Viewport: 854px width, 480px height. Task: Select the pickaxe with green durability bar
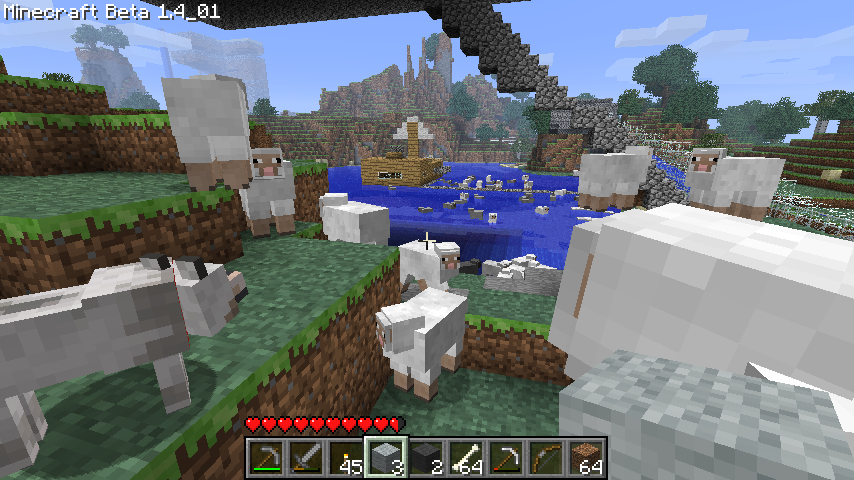coord(266,458)
